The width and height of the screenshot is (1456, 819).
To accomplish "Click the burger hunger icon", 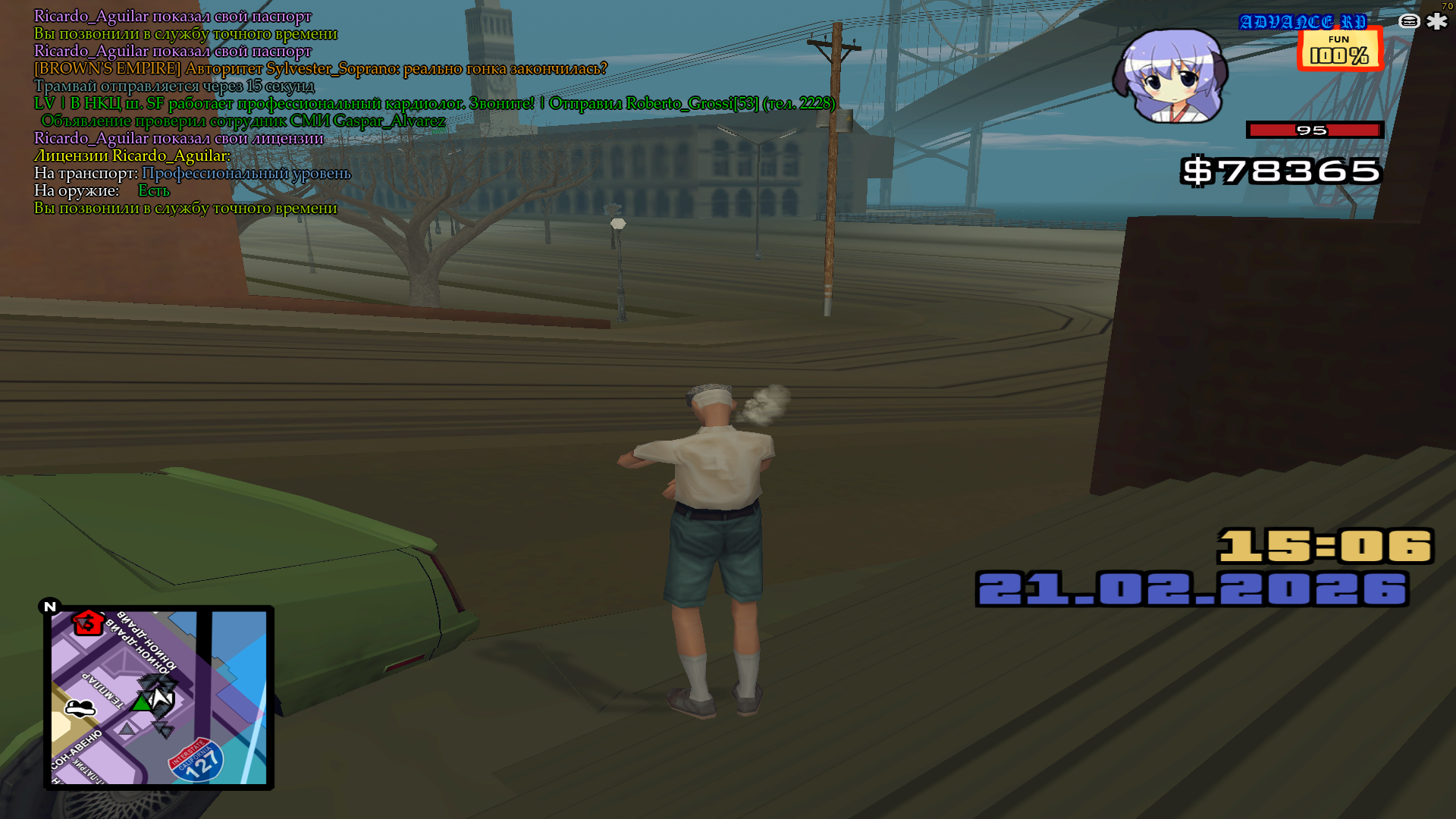I will pos(1409,21).
